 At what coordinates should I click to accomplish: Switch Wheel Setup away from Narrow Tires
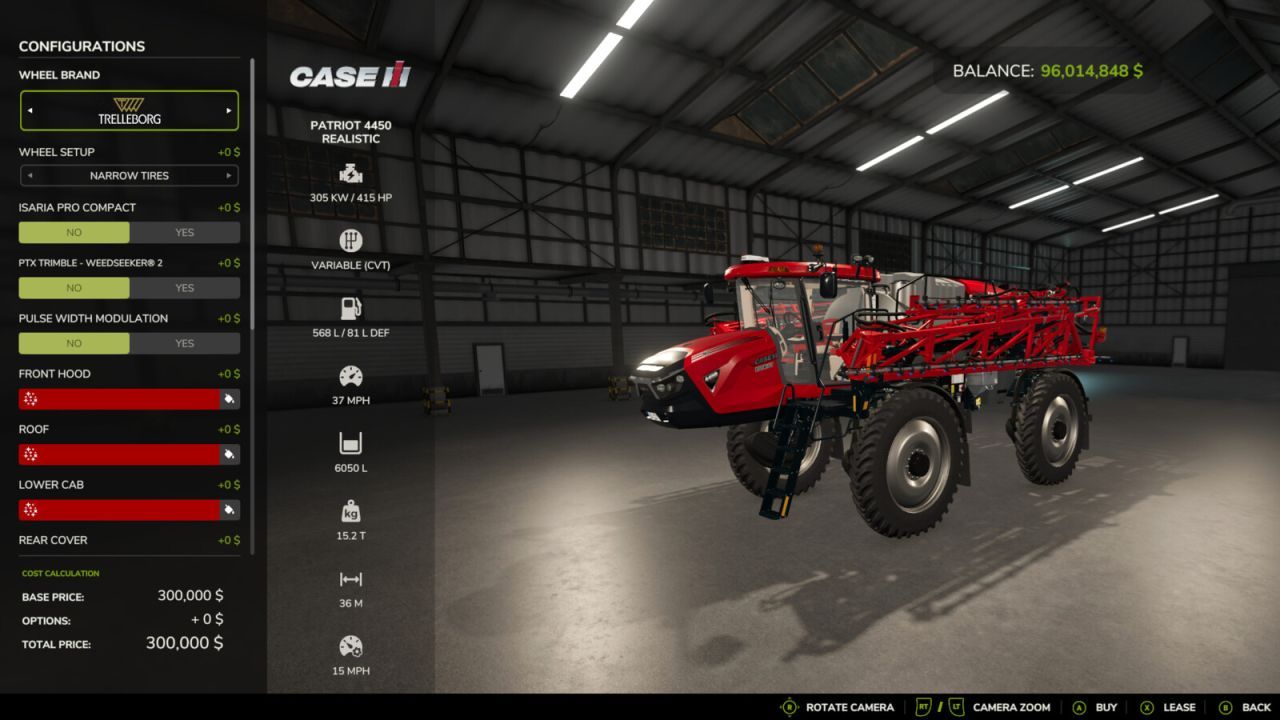click(227, 175)
